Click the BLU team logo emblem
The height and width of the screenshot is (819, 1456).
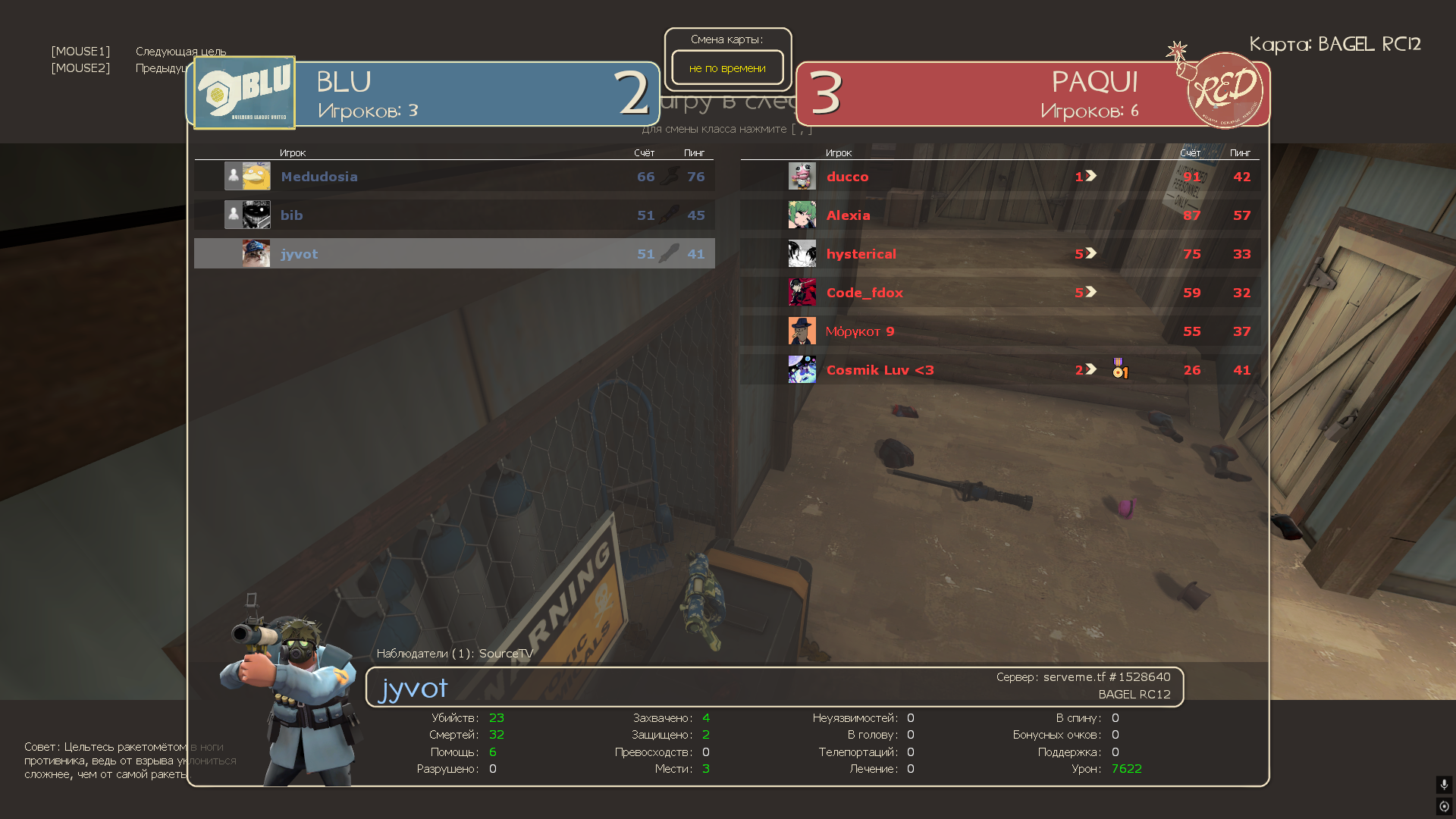(244, 93)
